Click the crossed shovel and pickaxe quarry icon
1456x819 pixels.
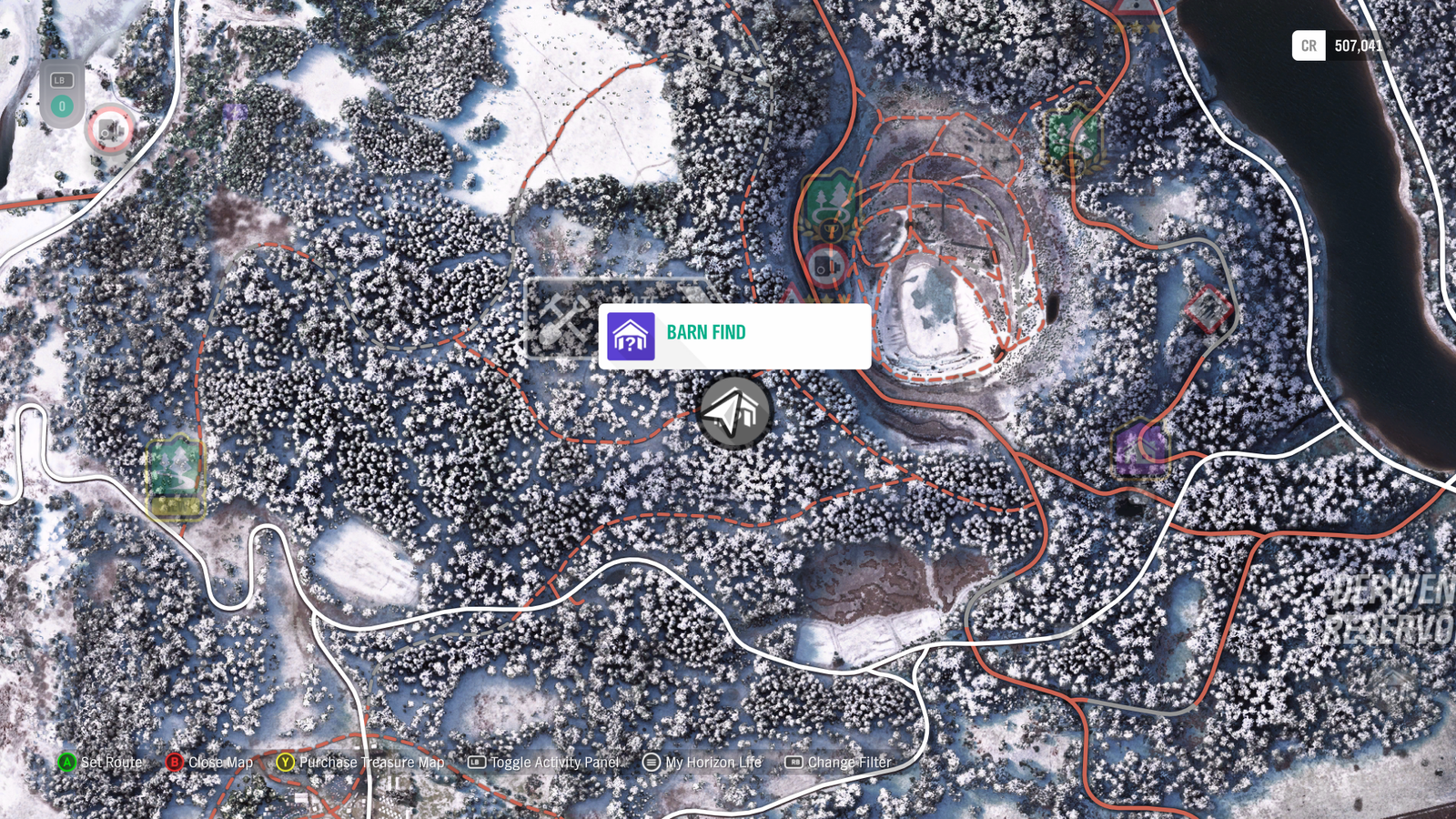pyautogui.click(x=564, y=319)
